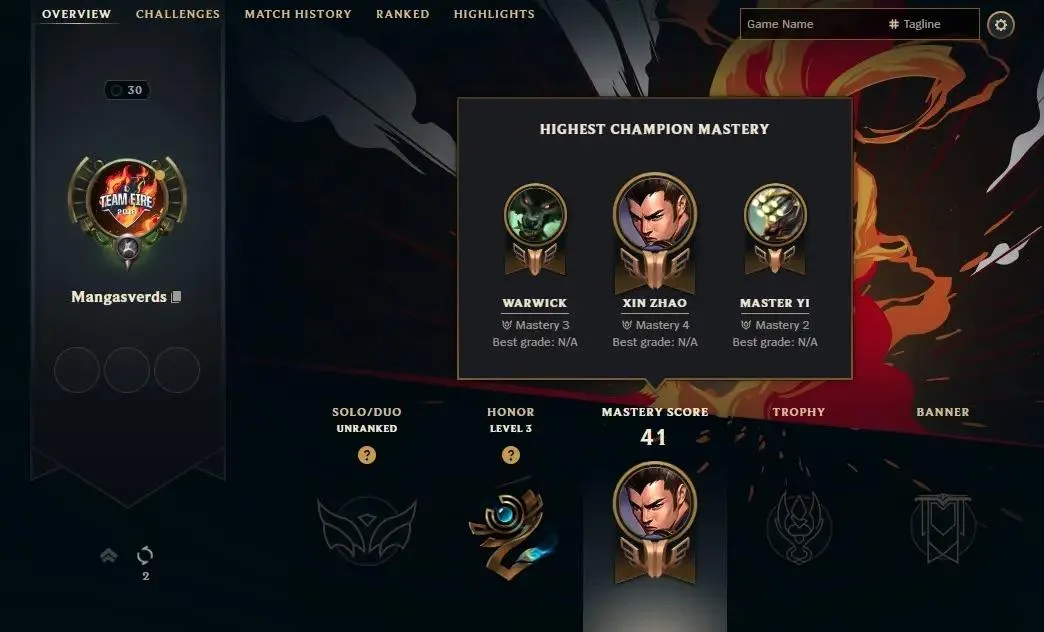Screen dimensions: 1044x632
Task: Open the Solo/Duo unranked emblem
Action: pos(365,526)
